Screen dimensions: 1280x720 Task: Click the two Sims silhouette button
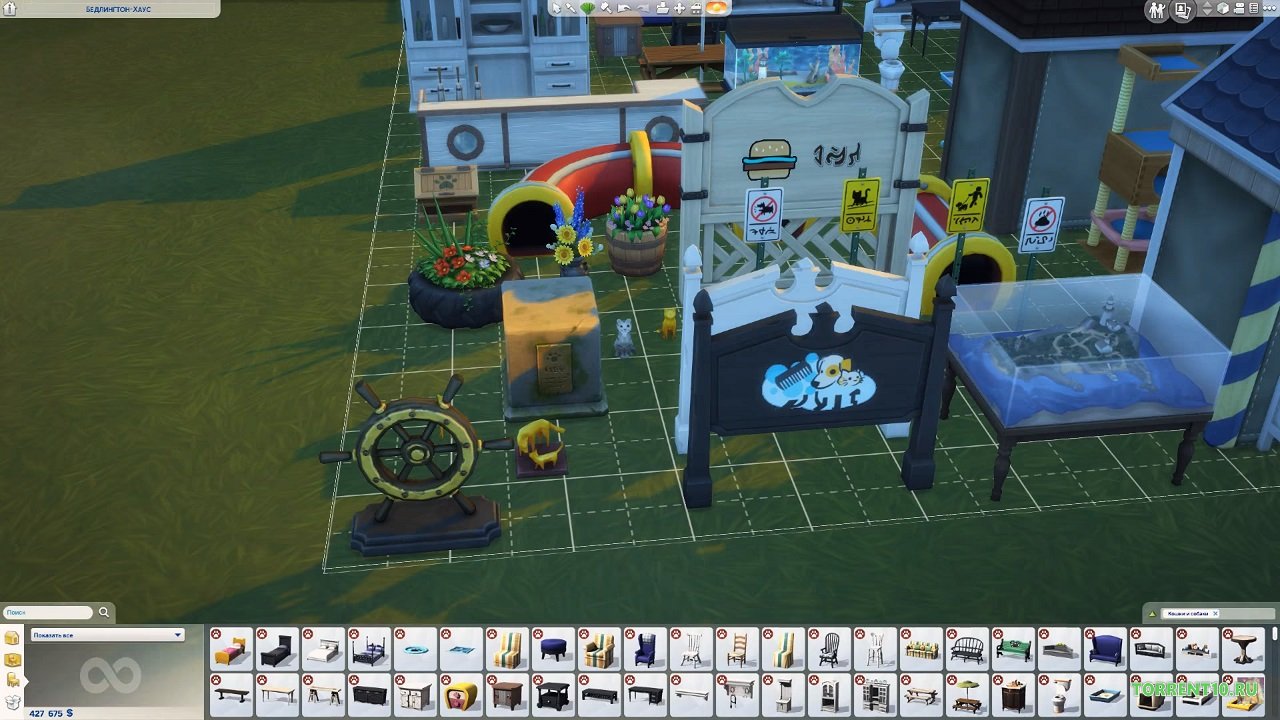(1157, 10)
